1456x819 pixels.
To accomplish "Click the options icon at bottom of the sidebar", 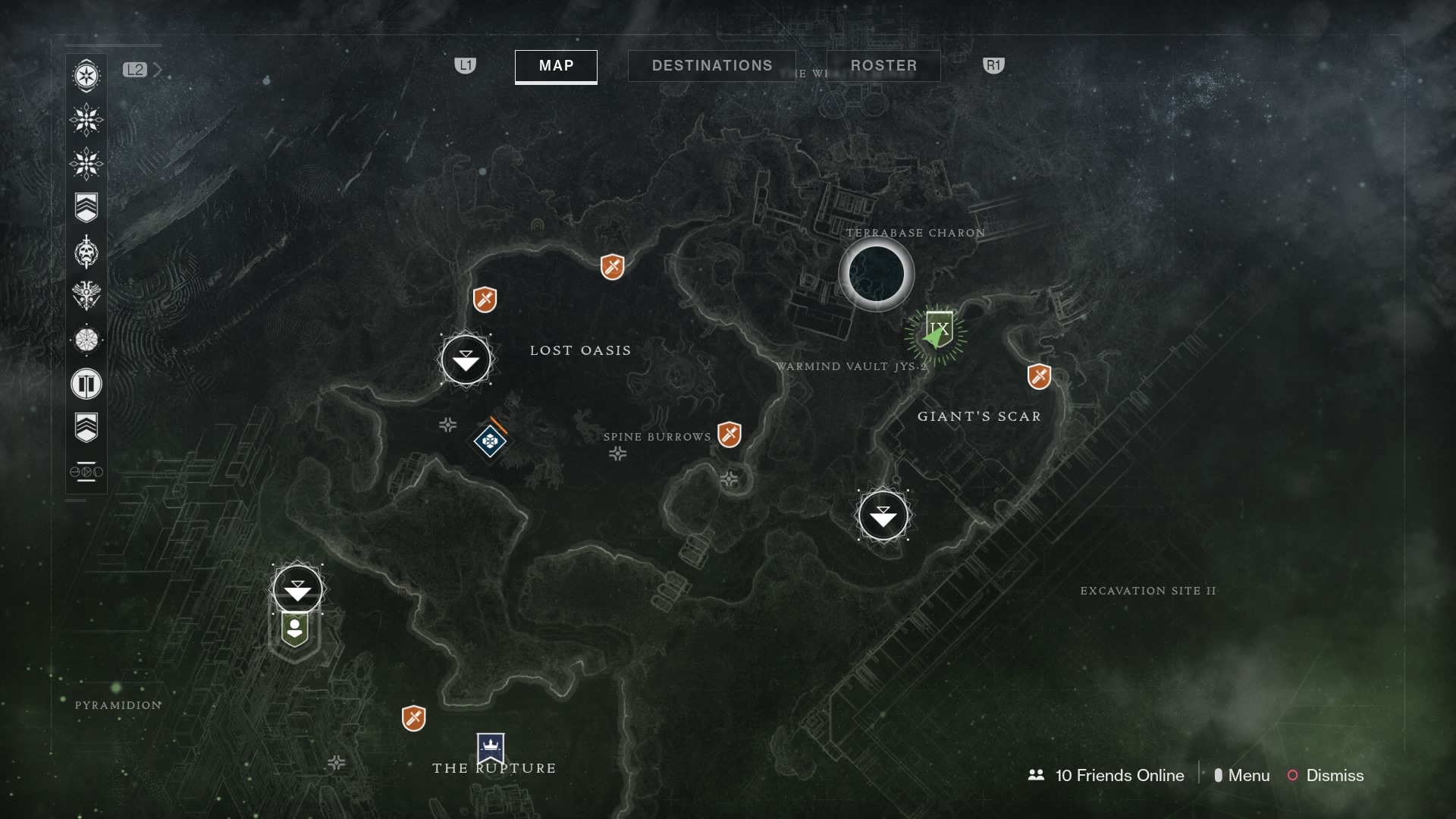I will click(87, 472).
